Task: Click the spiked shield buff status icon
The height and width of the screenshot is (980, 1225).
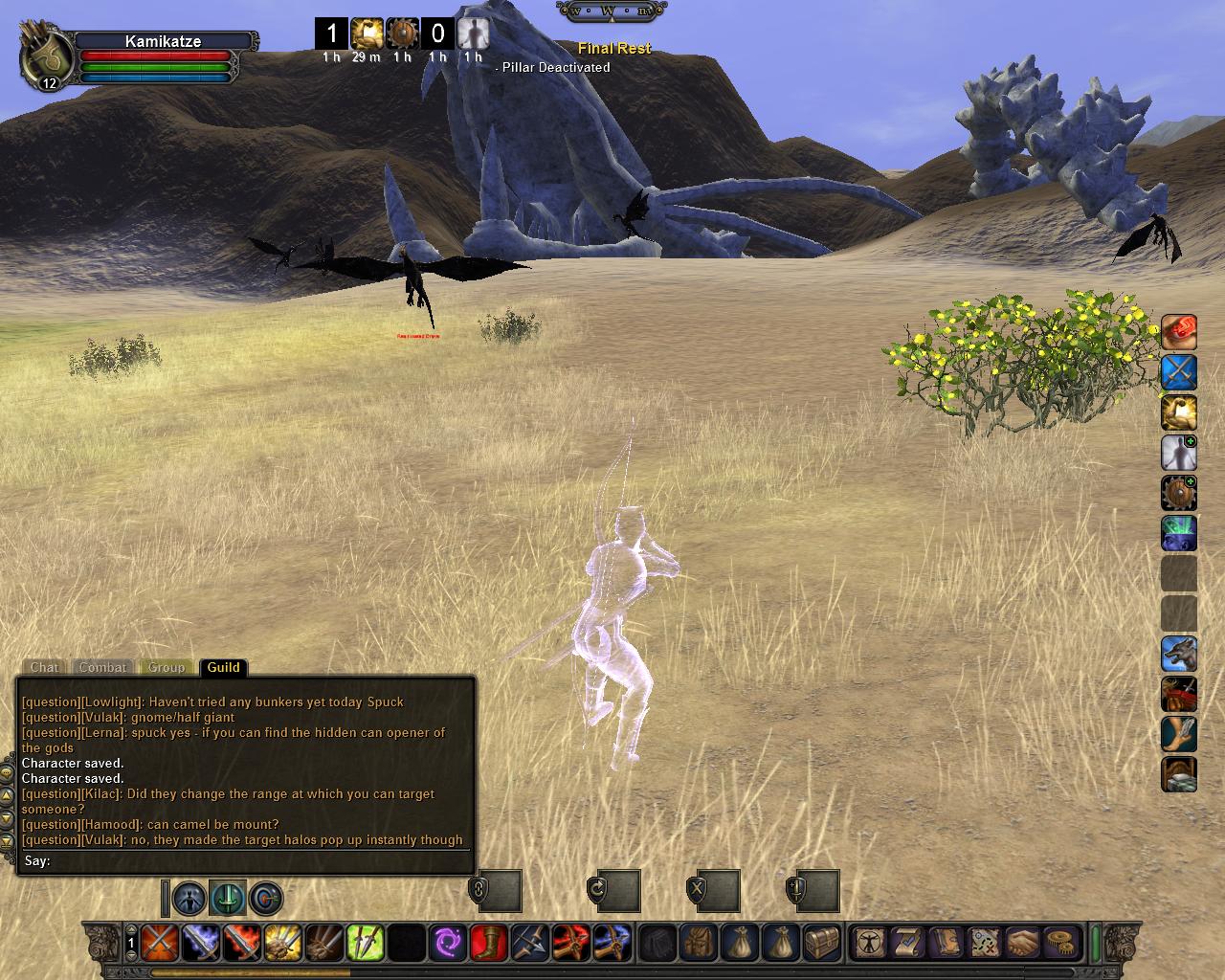Action: click(402, 34)
